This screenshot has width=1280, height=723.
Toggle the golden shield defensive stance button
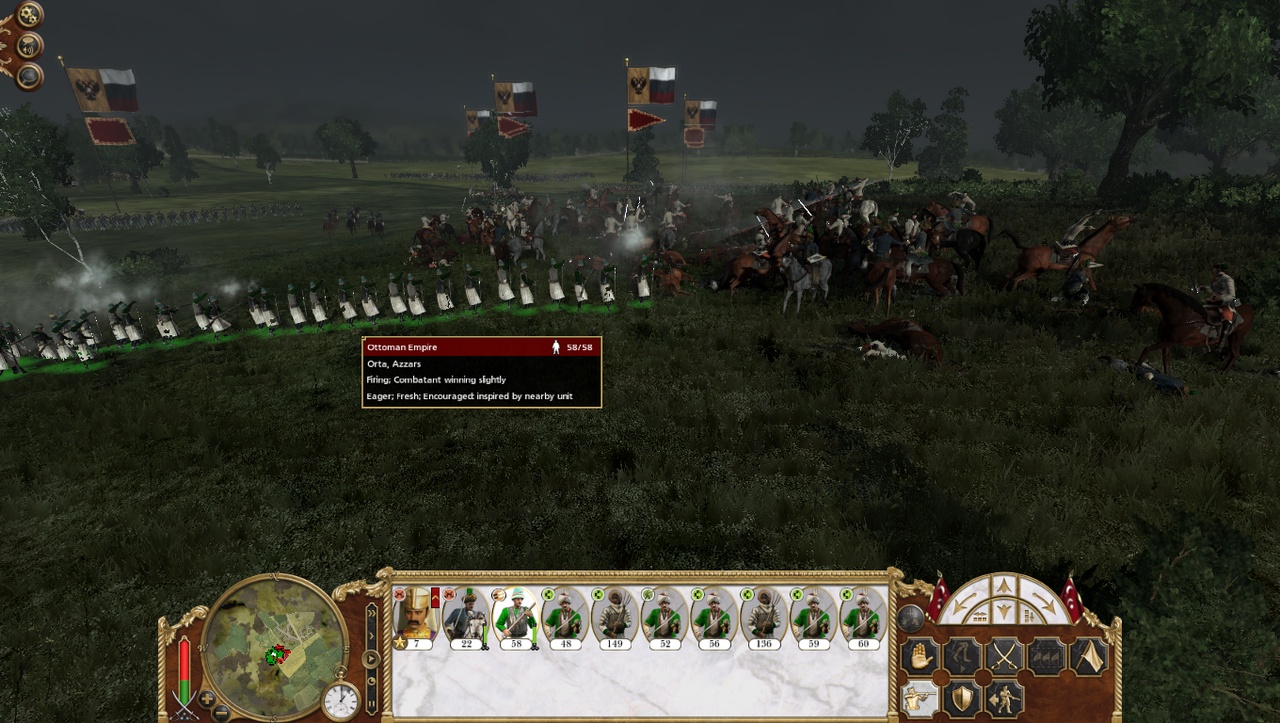pos(962,698)
